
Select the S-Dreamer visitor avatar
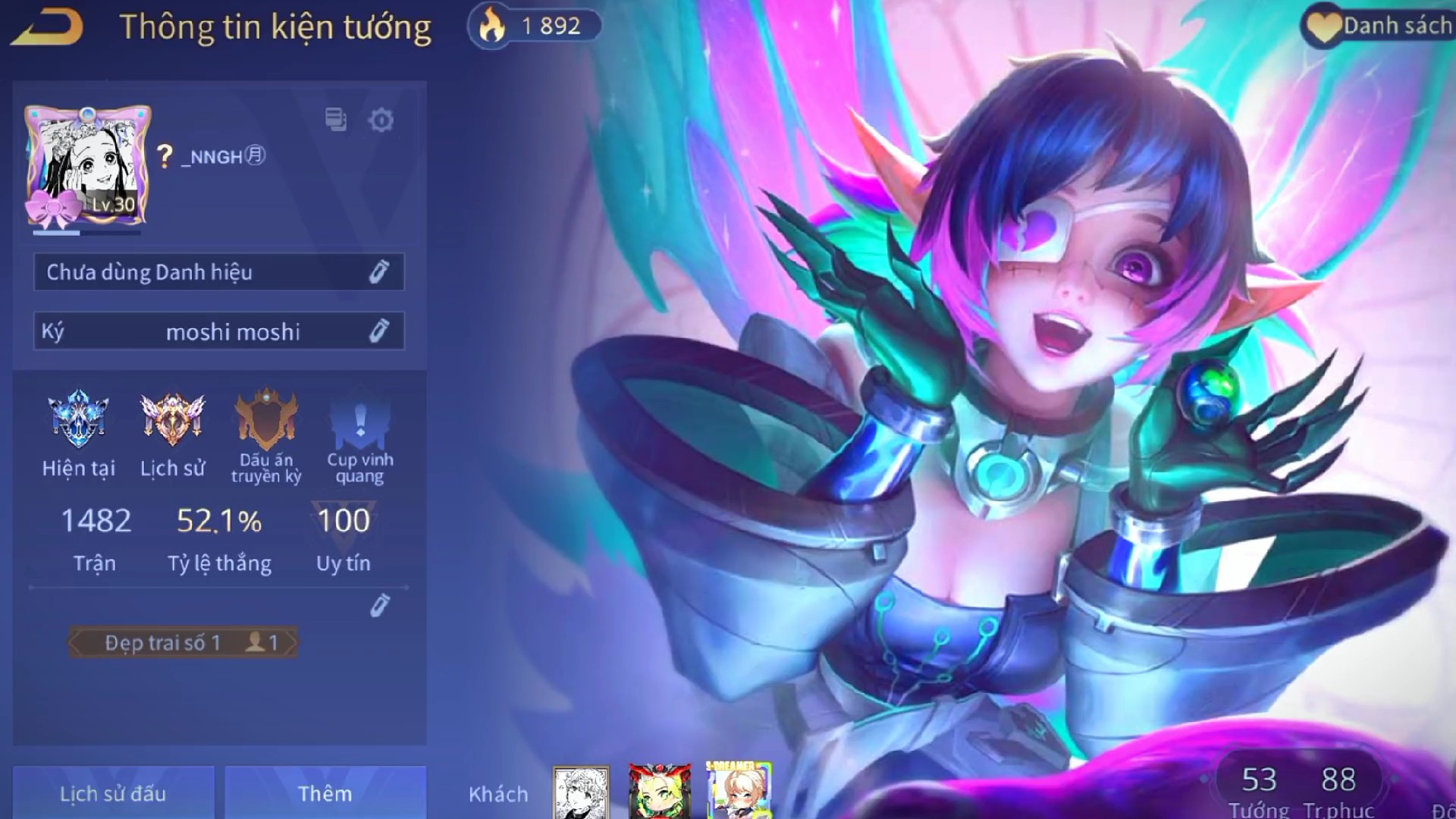pyautogui.click(x=737, y=791)
